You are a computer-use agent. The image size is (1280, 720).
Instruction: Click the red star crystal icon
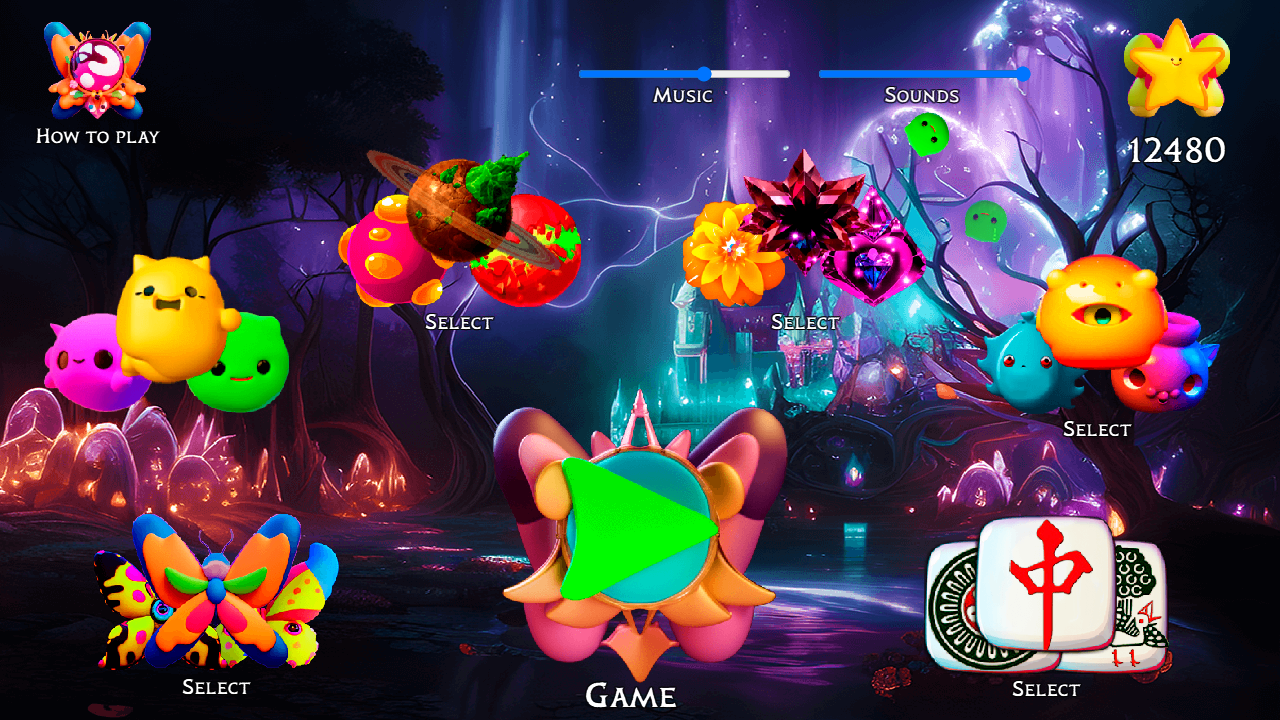(x=805, y=210)
